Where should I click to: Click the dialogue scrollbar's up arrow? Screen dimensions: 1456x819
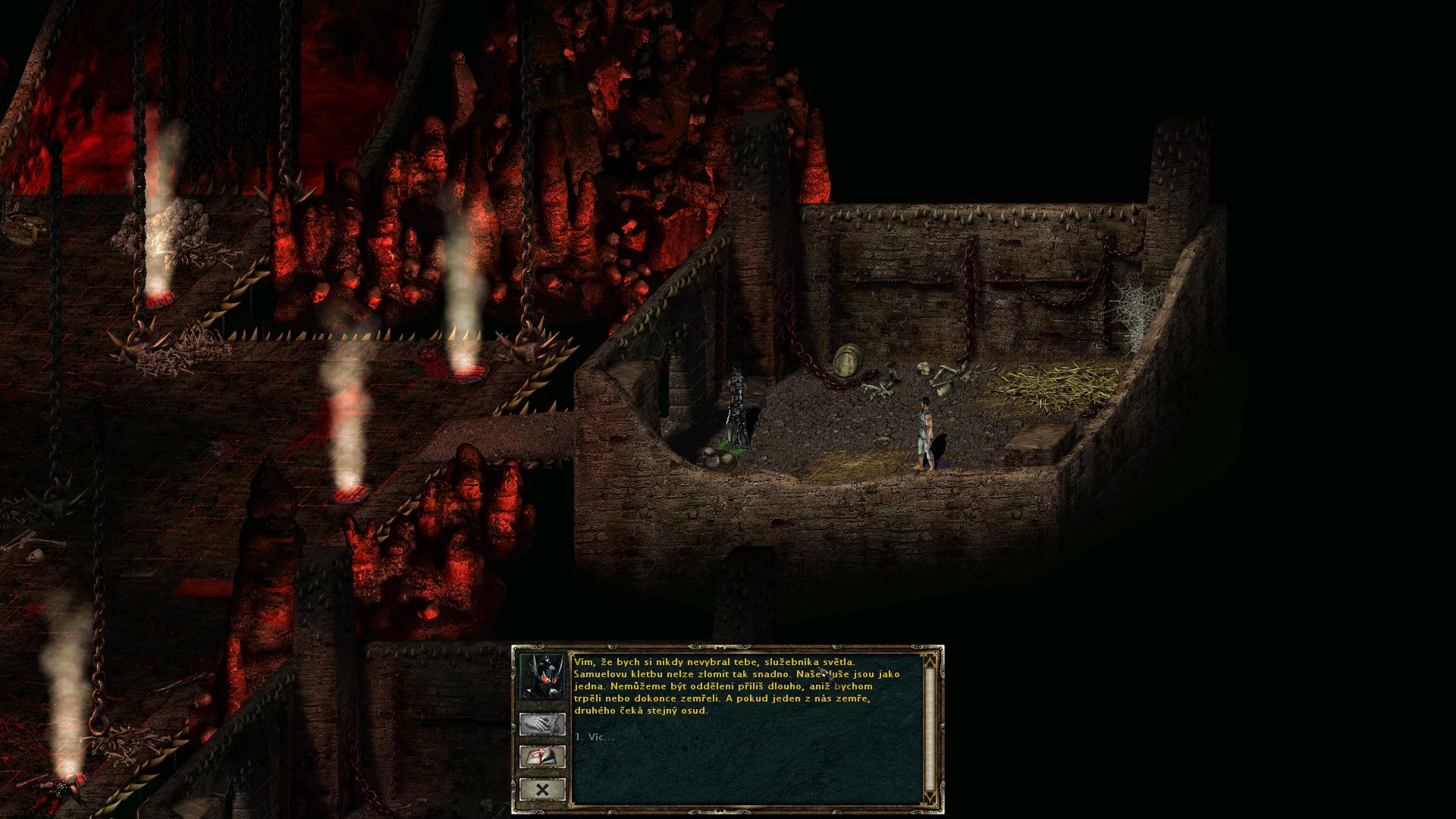930,660
